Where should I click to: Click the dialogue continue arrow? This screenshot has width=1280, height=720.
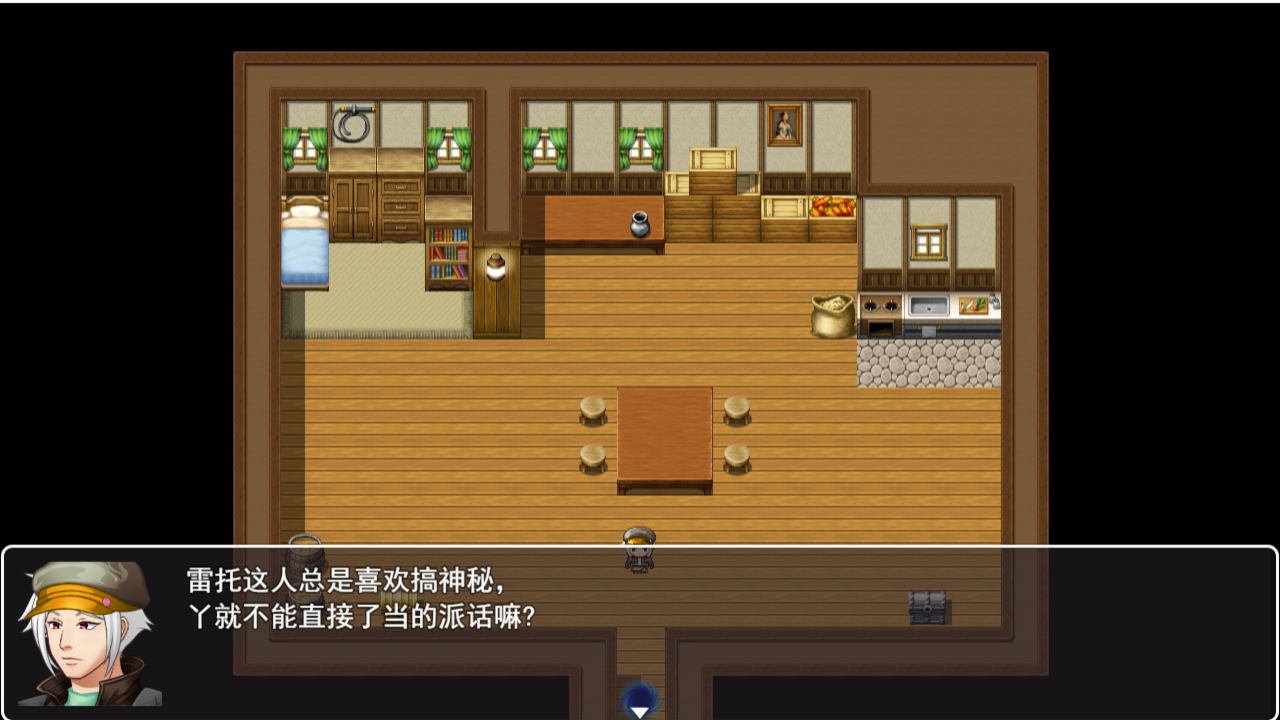click(x=639, y=713)
